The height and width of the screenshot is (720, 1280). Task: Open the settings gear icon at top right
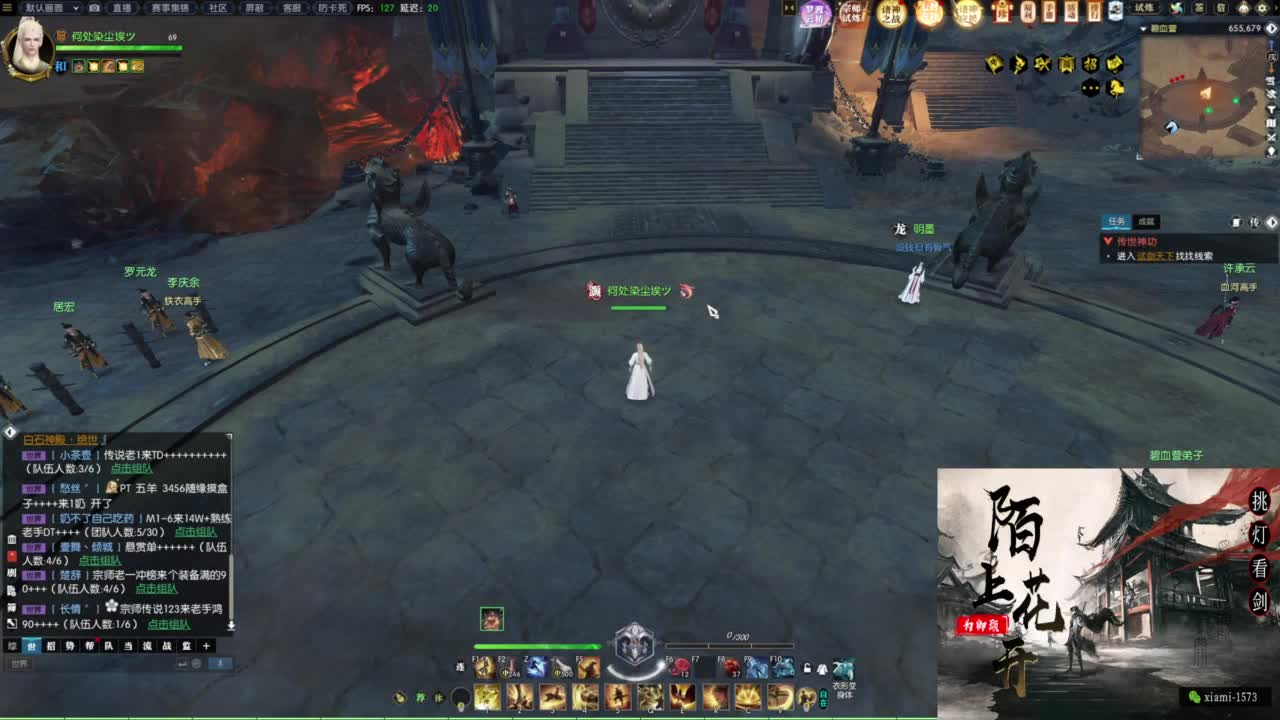[1262, 9]
